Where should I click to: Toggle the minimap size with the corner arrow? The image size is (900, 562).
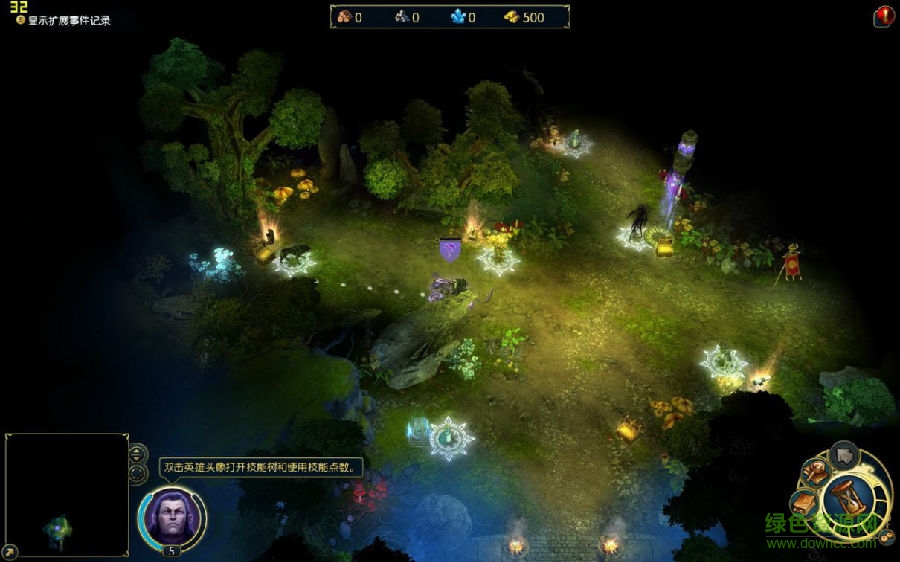10,551
